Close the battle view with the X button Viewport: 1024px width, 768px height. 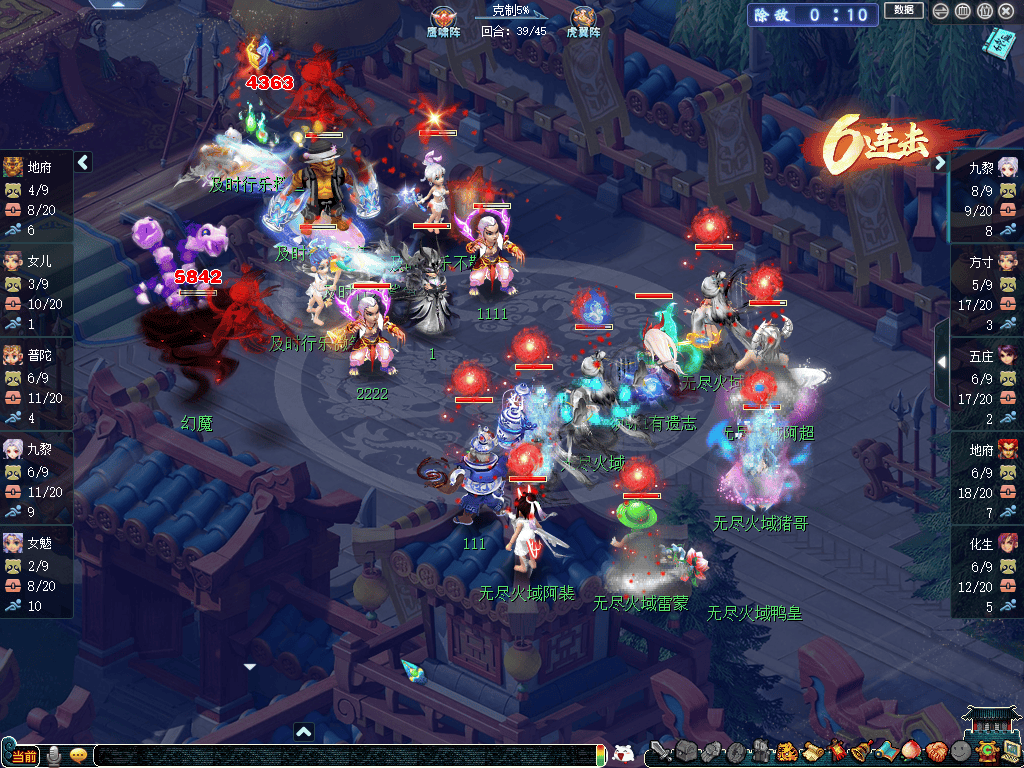tap(1007, 12)
